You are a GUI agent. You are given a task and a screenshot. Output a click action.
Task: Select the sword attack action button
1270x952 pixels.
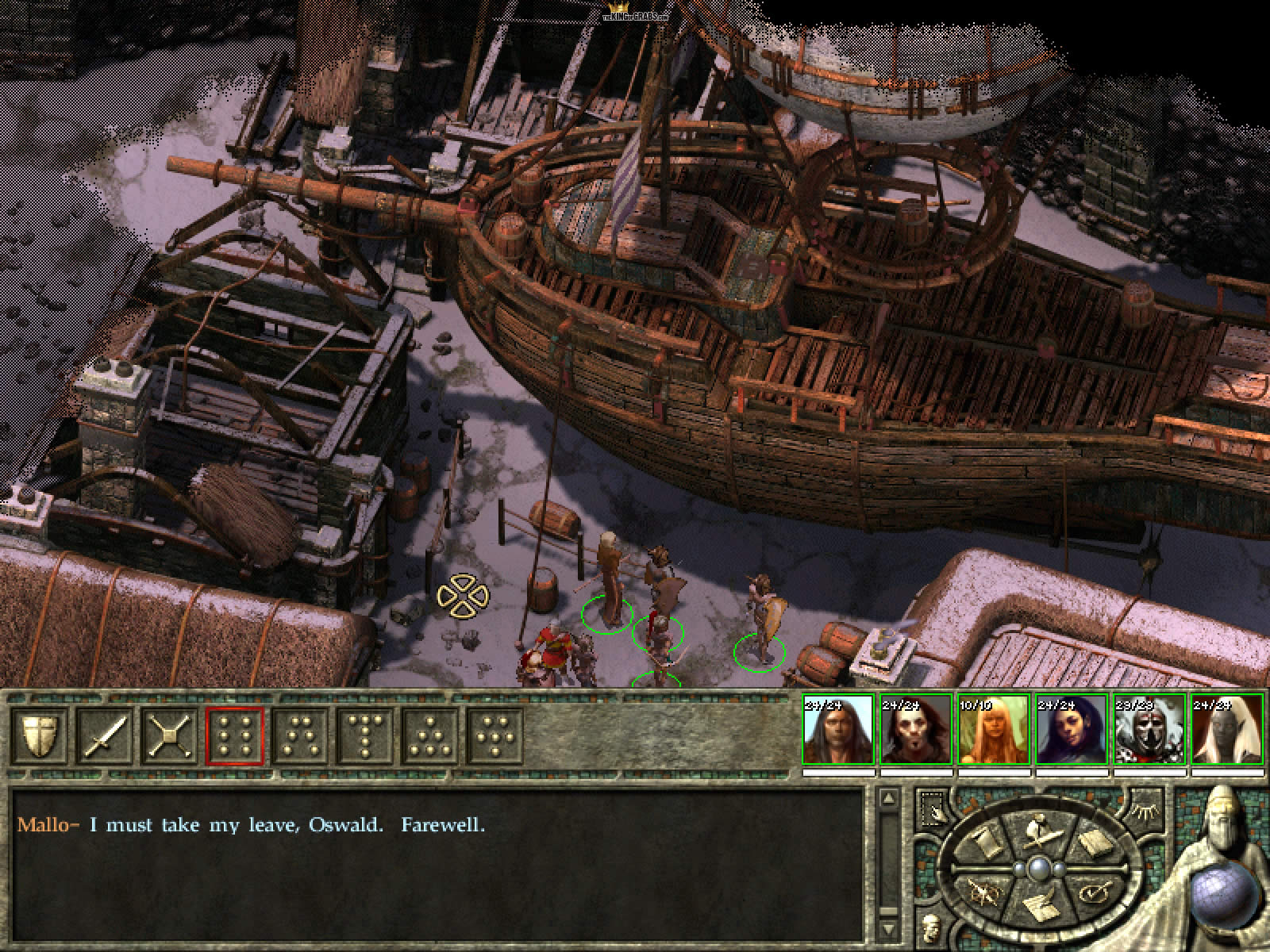(x=105, y=735)
